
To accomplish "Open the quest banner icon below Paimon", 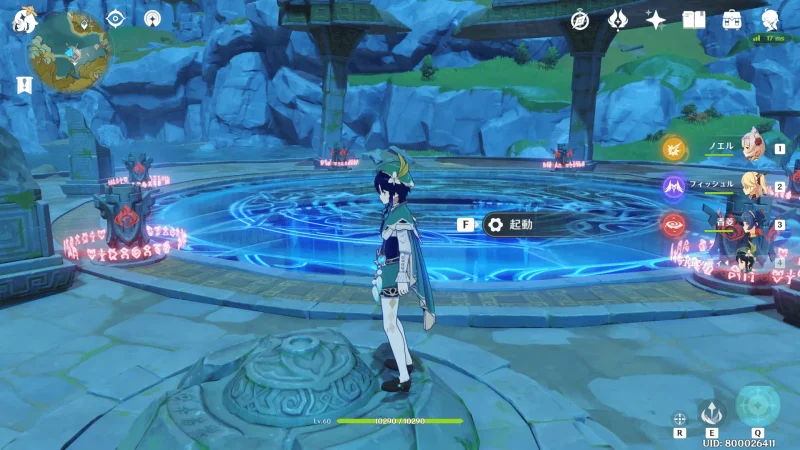I will pos(23,87).
